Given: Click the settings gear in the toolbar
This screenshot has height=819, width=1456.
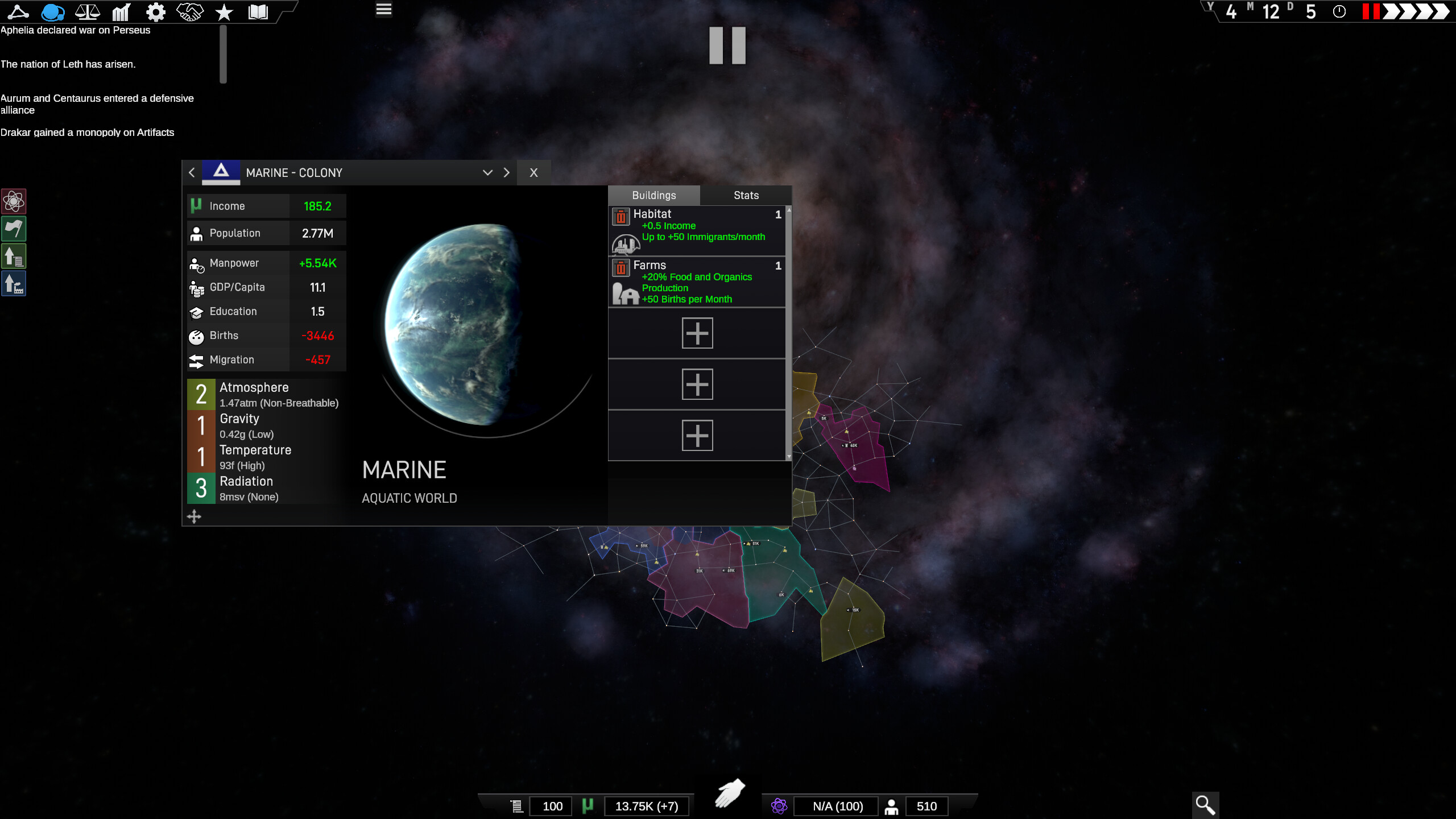Looking at the screenshot, I should pos(155,11).
